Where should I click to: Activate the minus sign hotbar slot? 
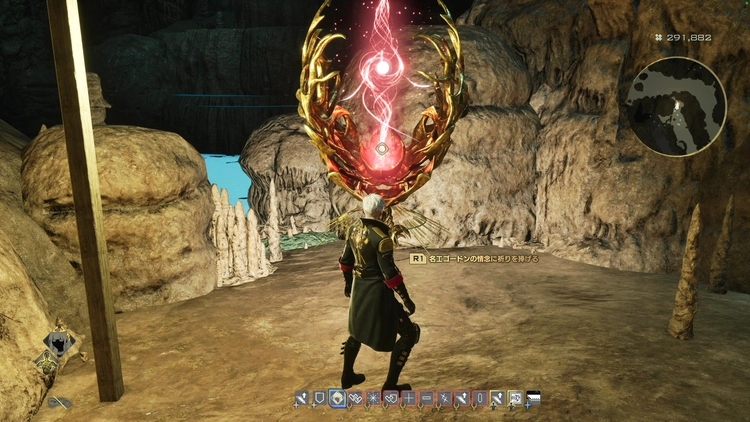pyautogui.click(x=426, y=398)
